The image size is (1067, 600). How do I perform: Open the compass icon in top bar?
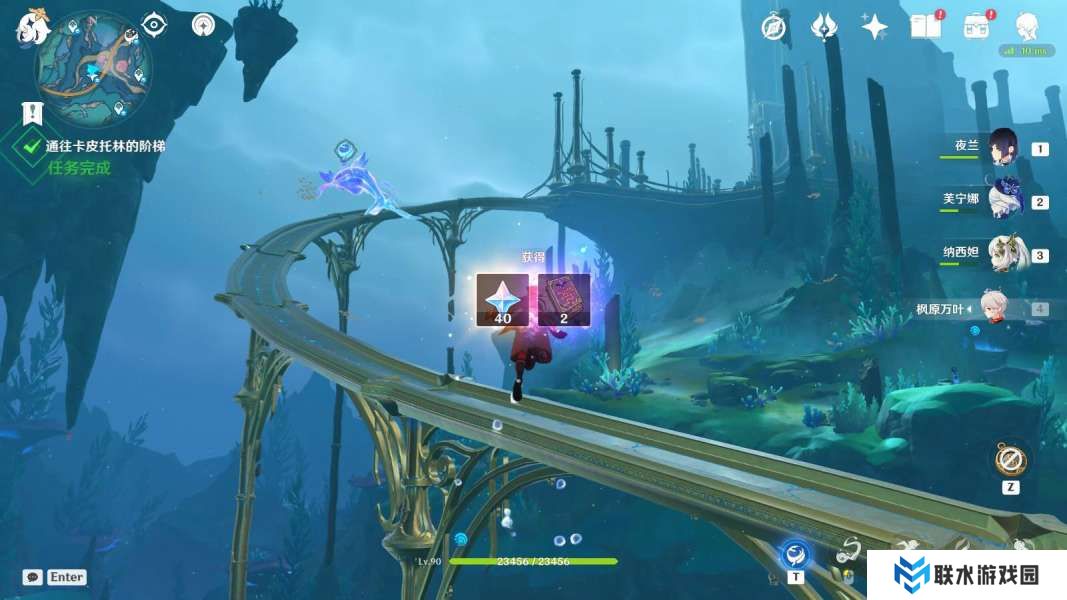pos(773,27)
